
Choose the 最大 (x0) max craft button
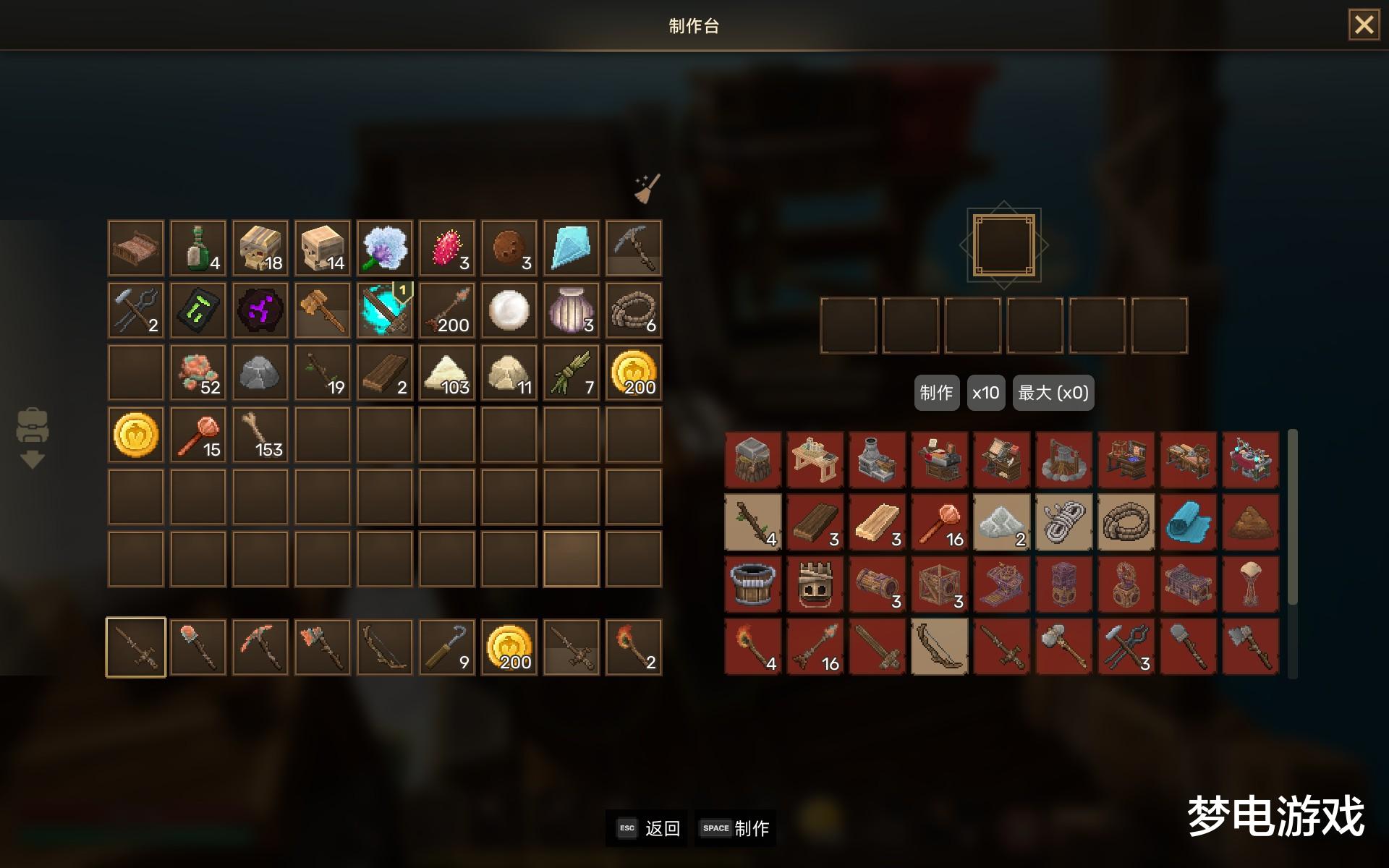tap(1053, 393)
